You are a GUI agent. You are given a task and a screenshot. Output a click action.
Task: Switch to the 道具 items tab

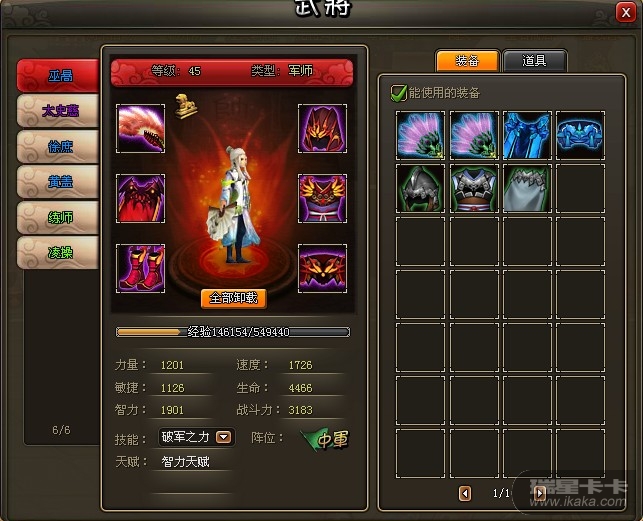coord(534,61)
